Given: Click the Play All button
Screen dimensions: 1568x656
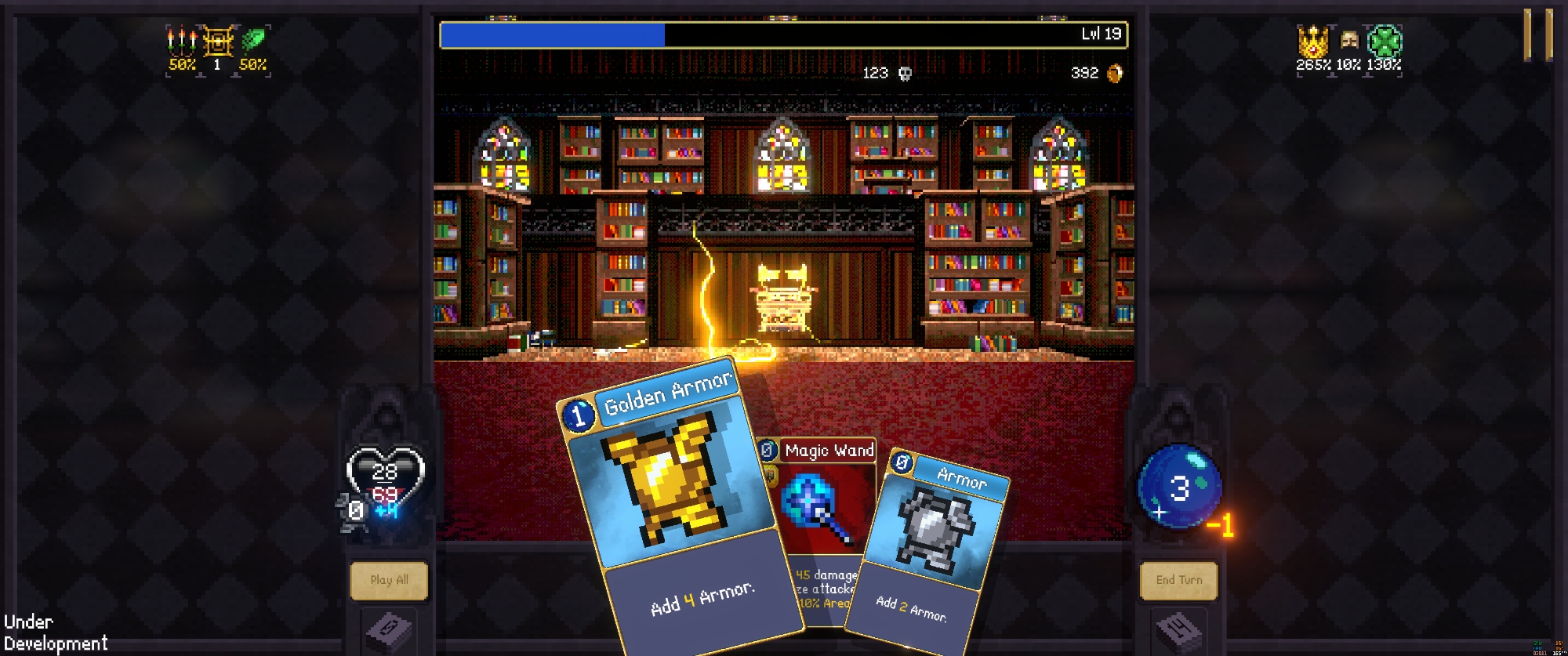Looking at the screenshot, I should tap(389, 581).
